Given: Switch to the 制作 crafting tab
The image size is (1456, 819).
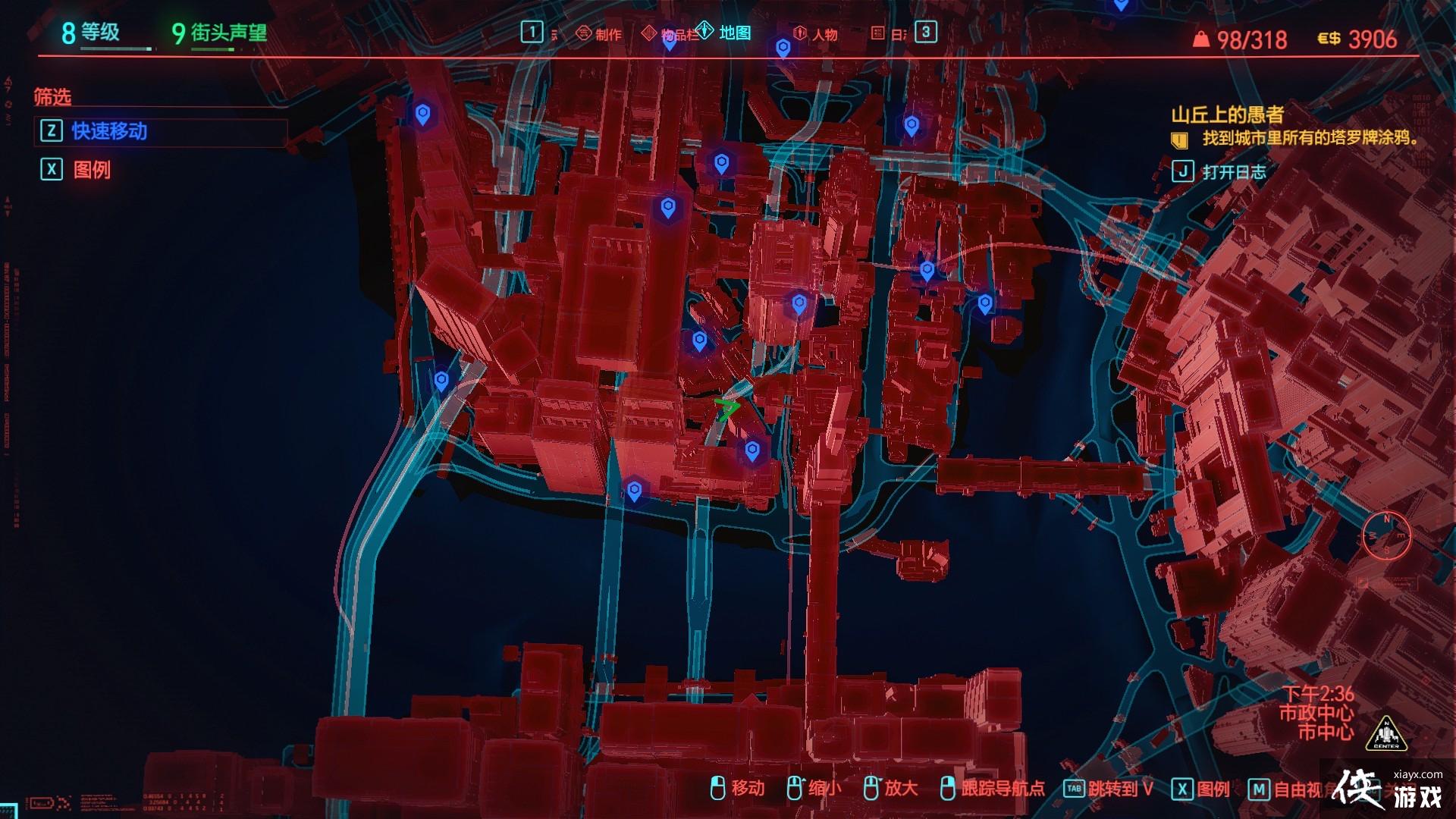Looking at the screenshot, I should [600, 34].
